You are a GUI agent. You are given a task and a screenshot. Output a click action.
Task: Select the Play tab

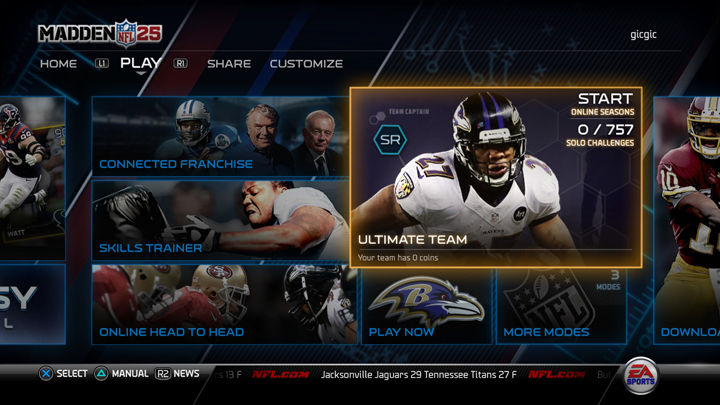point(140,63)
